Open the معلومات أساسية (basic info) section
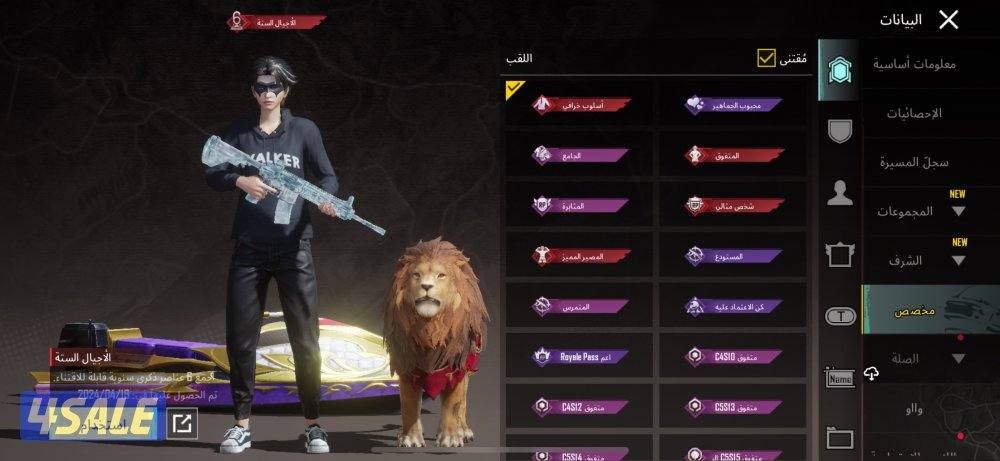The width and height of the screenshot is (1000, 461). [915, 65]
